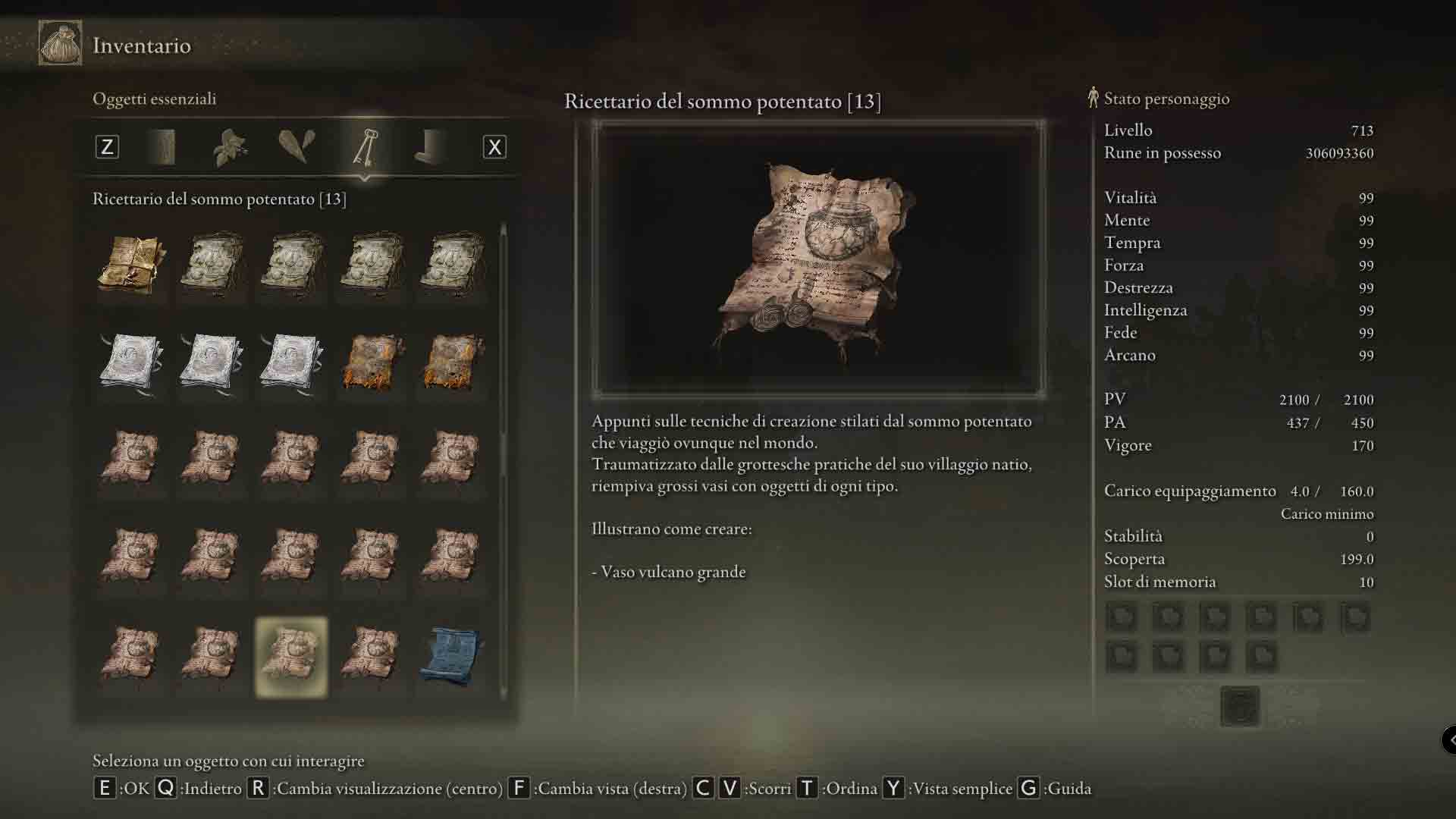Click the large cookbook preview image
The width and height of the screenshot is (1456, 819).
pyautogui.click(x=818, y=259)
